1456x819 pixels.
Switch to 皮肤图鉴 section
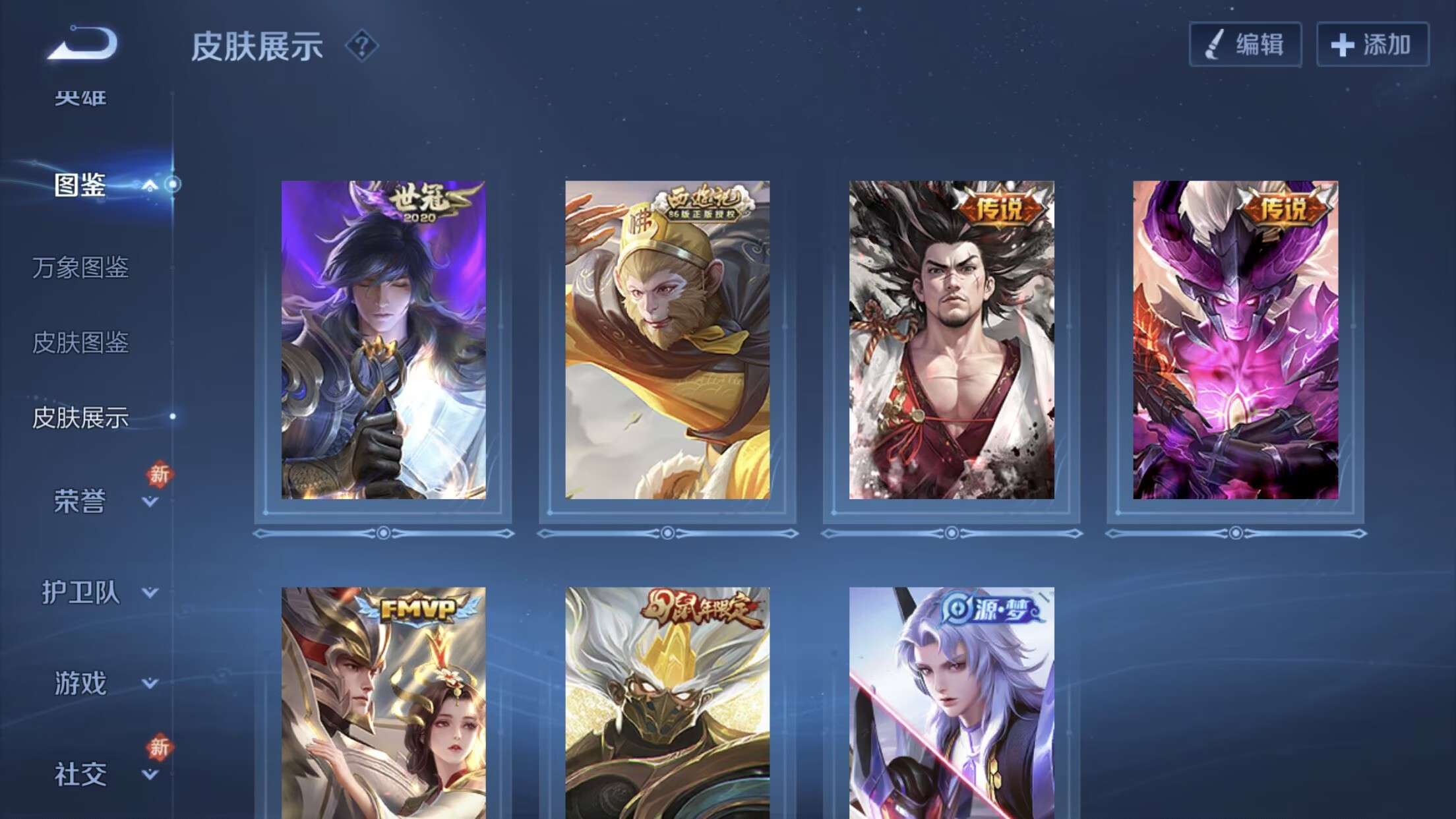tap(80, 343)
